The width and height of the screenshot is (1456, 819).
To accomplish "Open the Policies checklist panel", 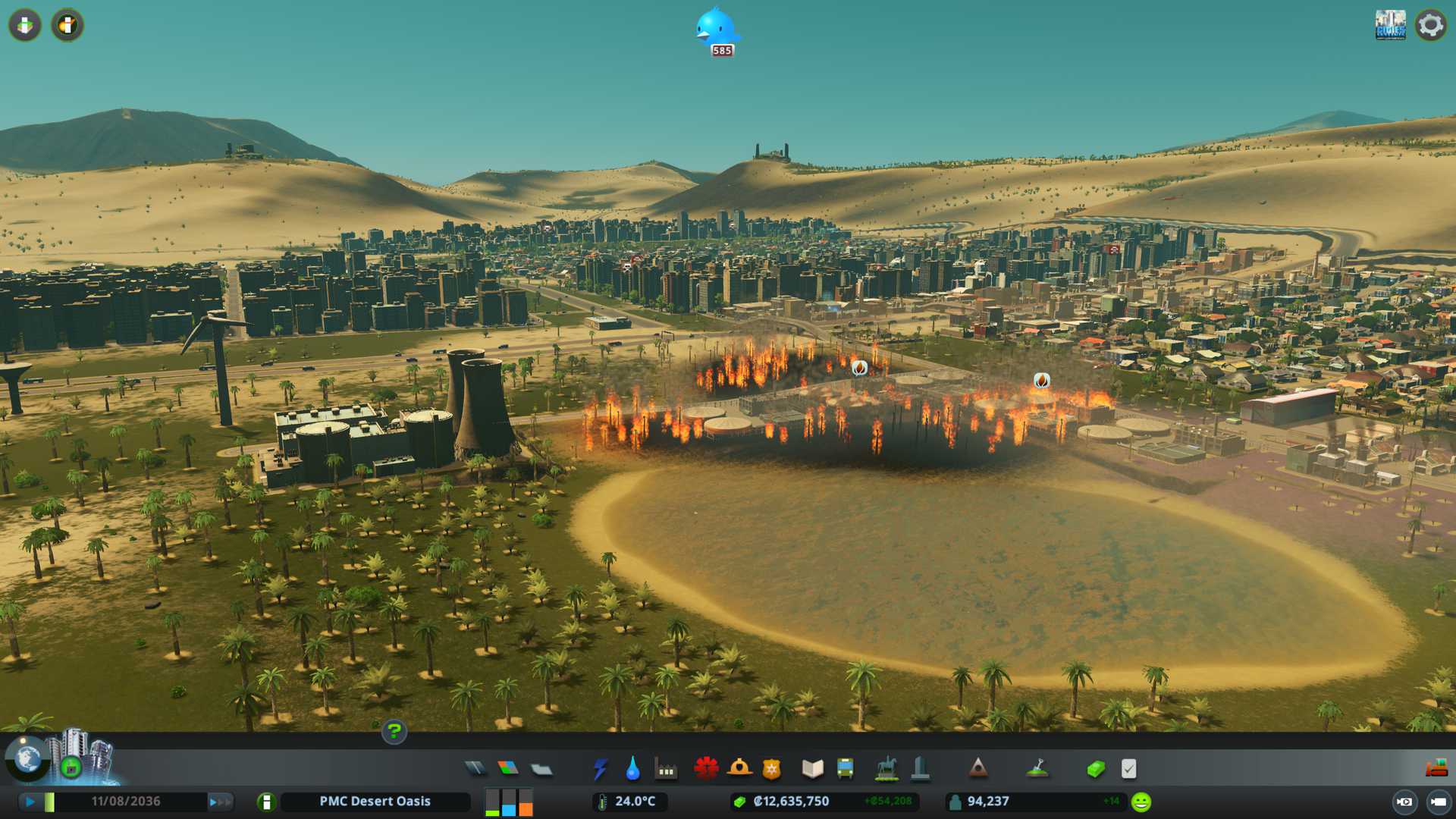I will [1128, 769].
